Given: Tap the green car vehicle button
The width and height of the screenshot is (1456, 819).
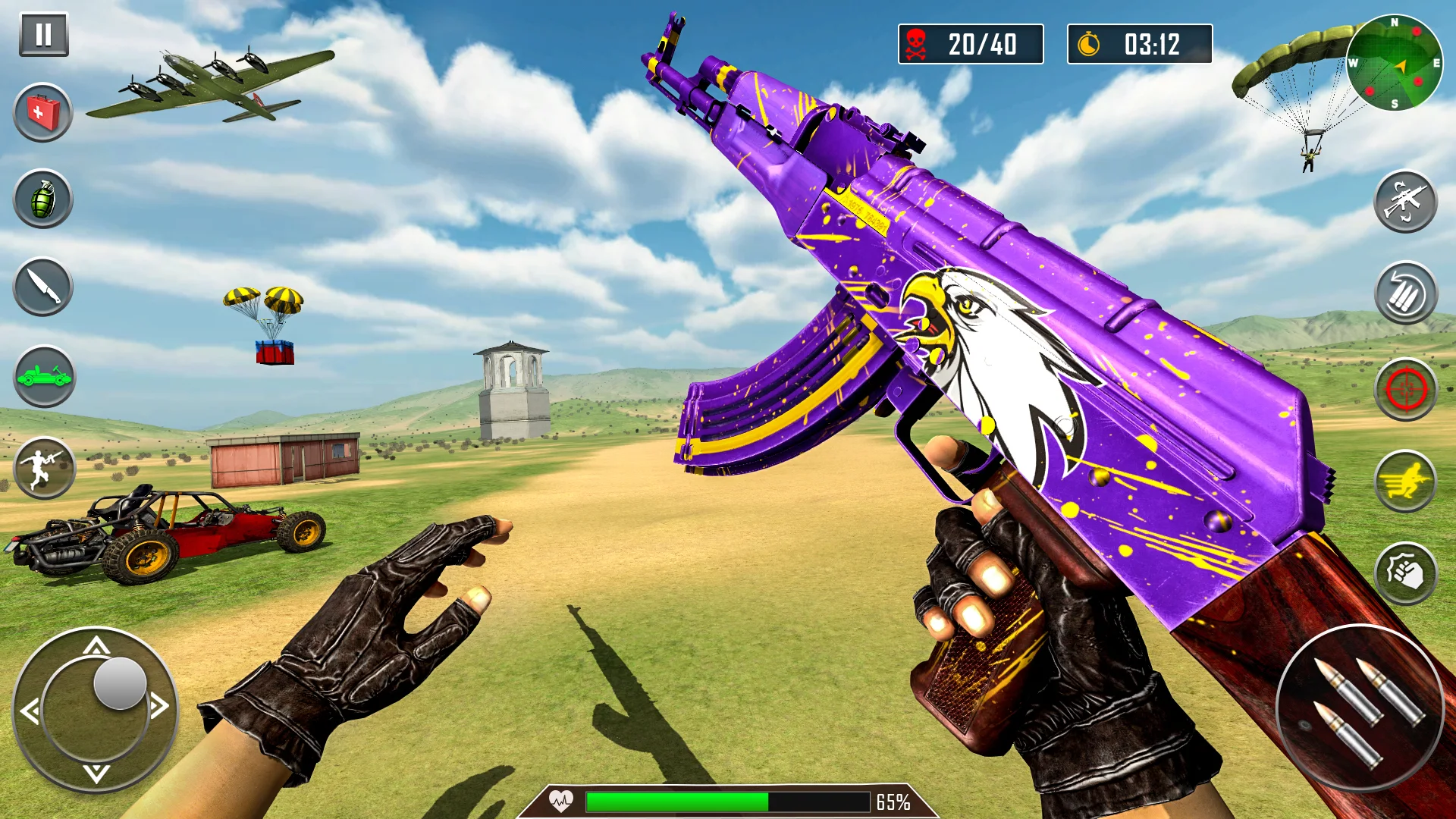Looking at the screenshot, I should pos(44,376).
